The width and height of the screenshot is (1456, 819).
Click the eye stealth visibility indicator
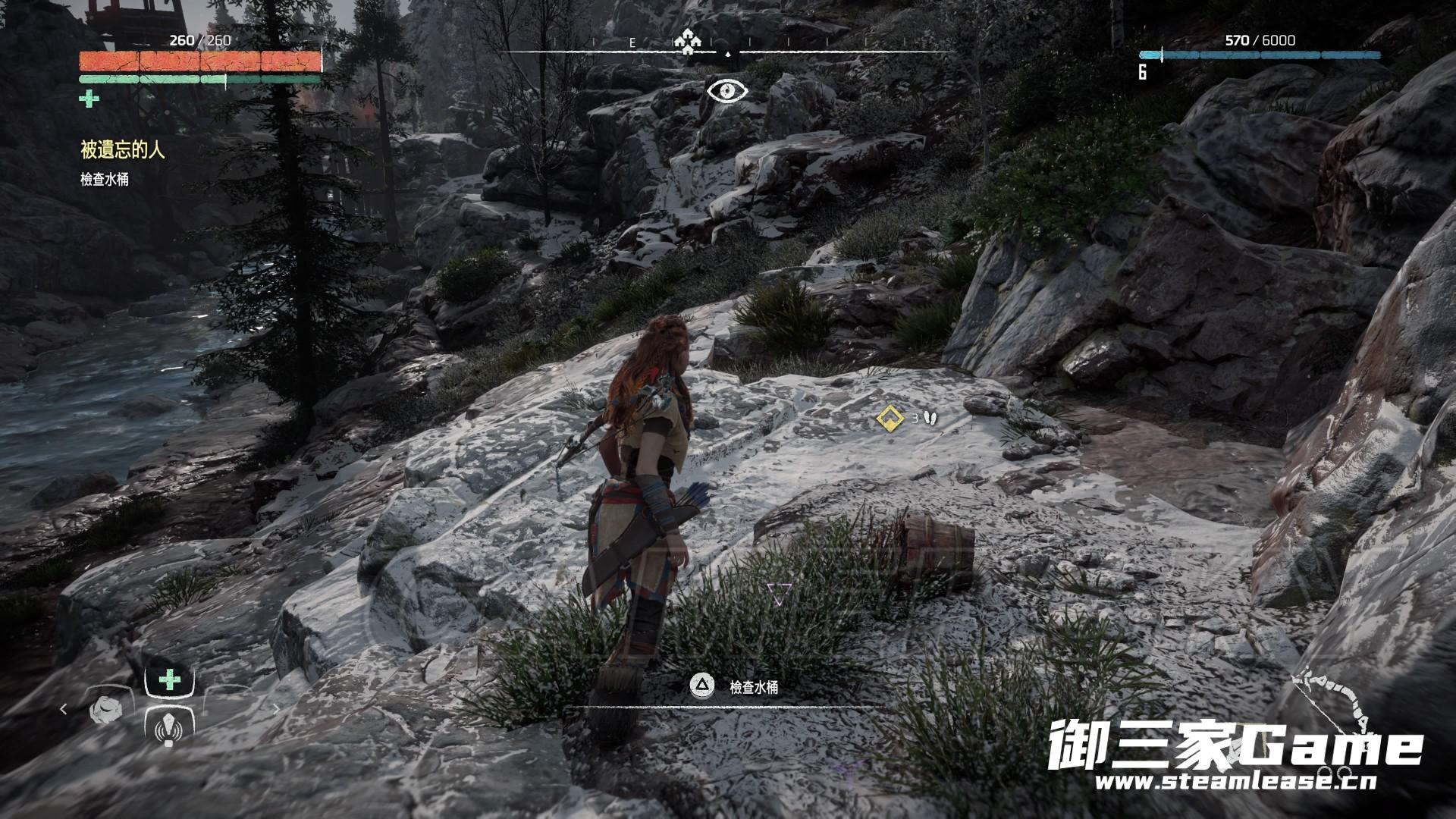click(x=727, y=91)
